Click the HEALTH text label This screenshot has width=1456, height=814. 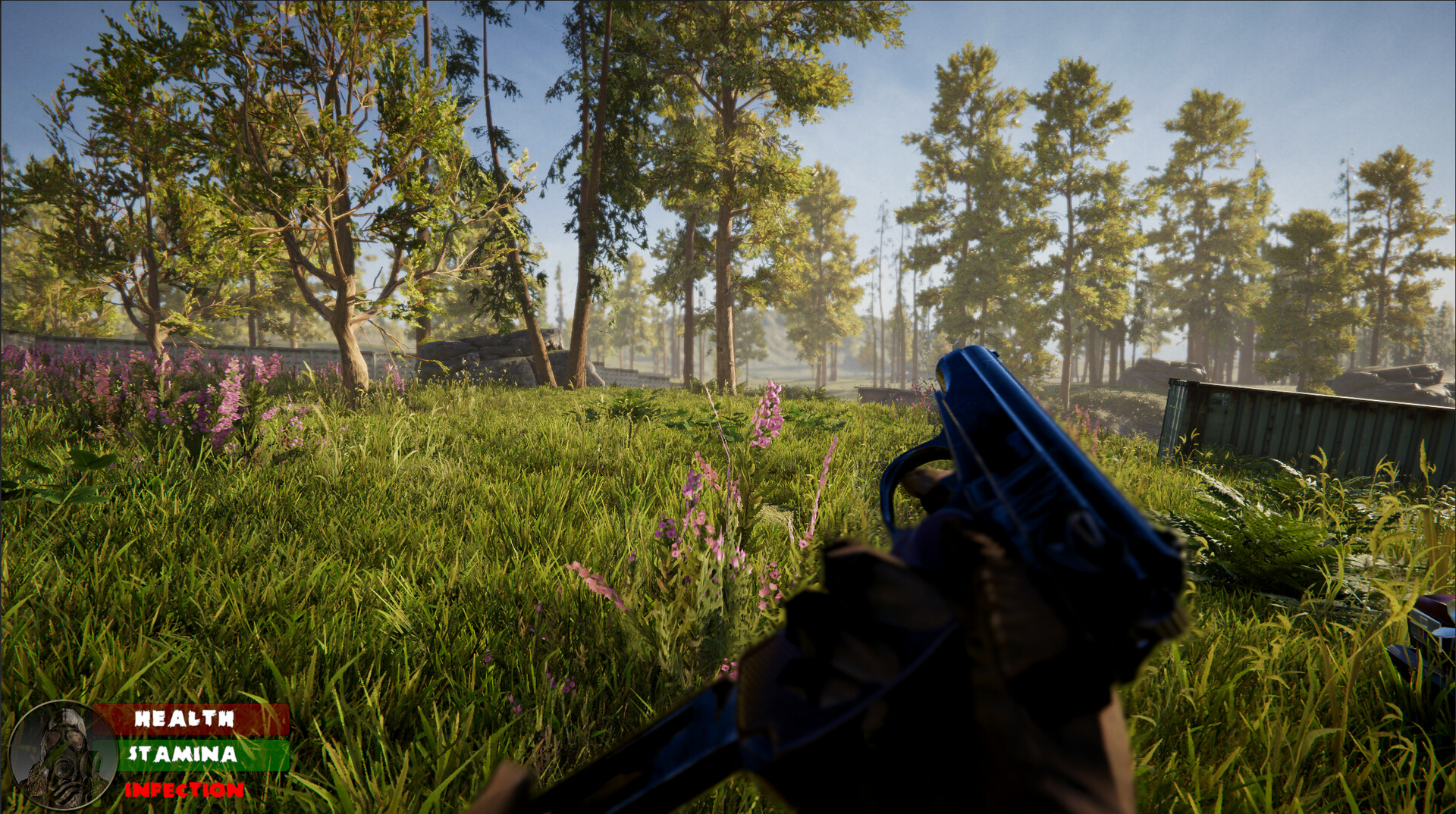[184, 719]
